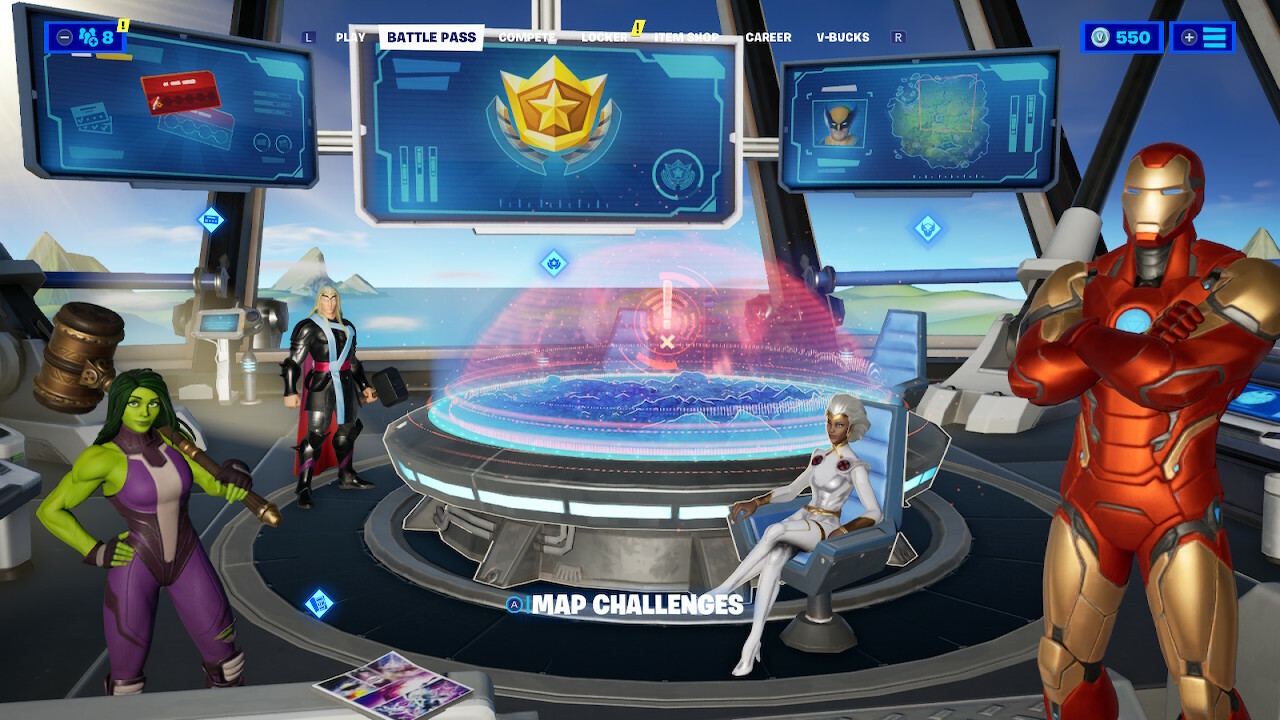
Task: Switch to the Career tab
Action: 768,38
